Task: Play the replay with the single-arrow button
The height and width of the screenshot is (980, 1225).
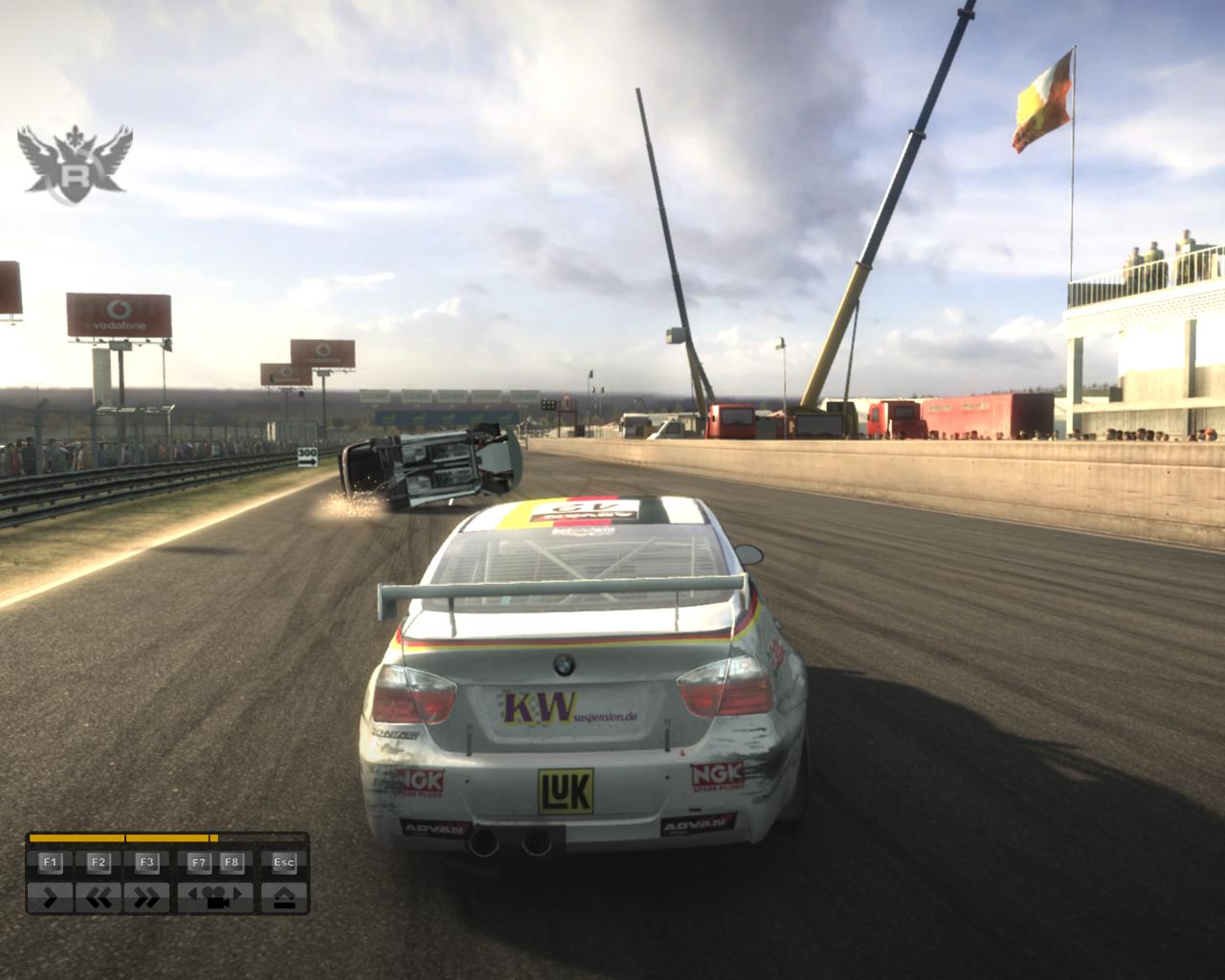Action: pos(50,898)
